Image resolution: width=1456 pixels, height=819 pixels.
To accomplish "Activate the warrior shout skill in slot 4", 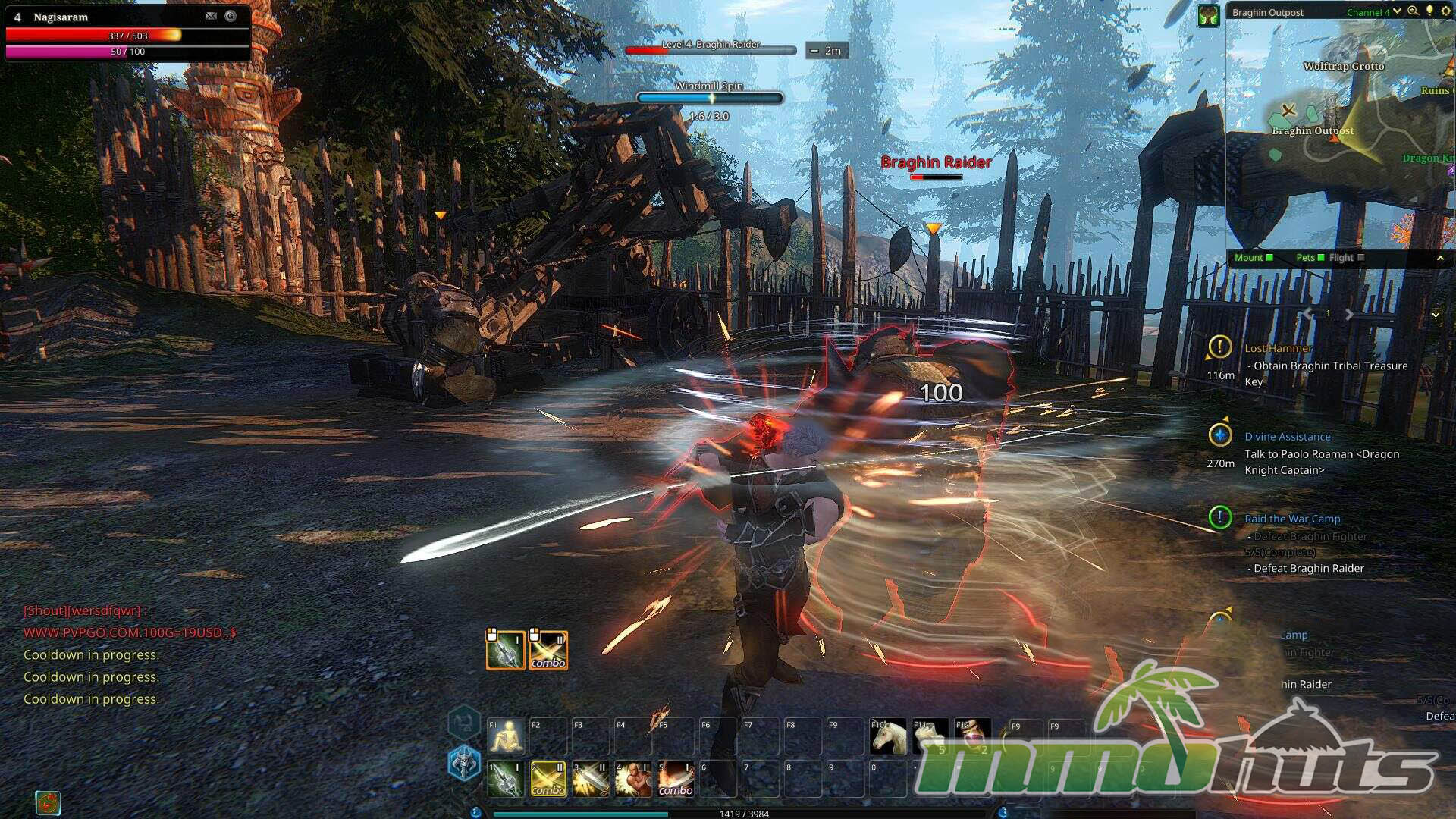I will coord(633,780).
